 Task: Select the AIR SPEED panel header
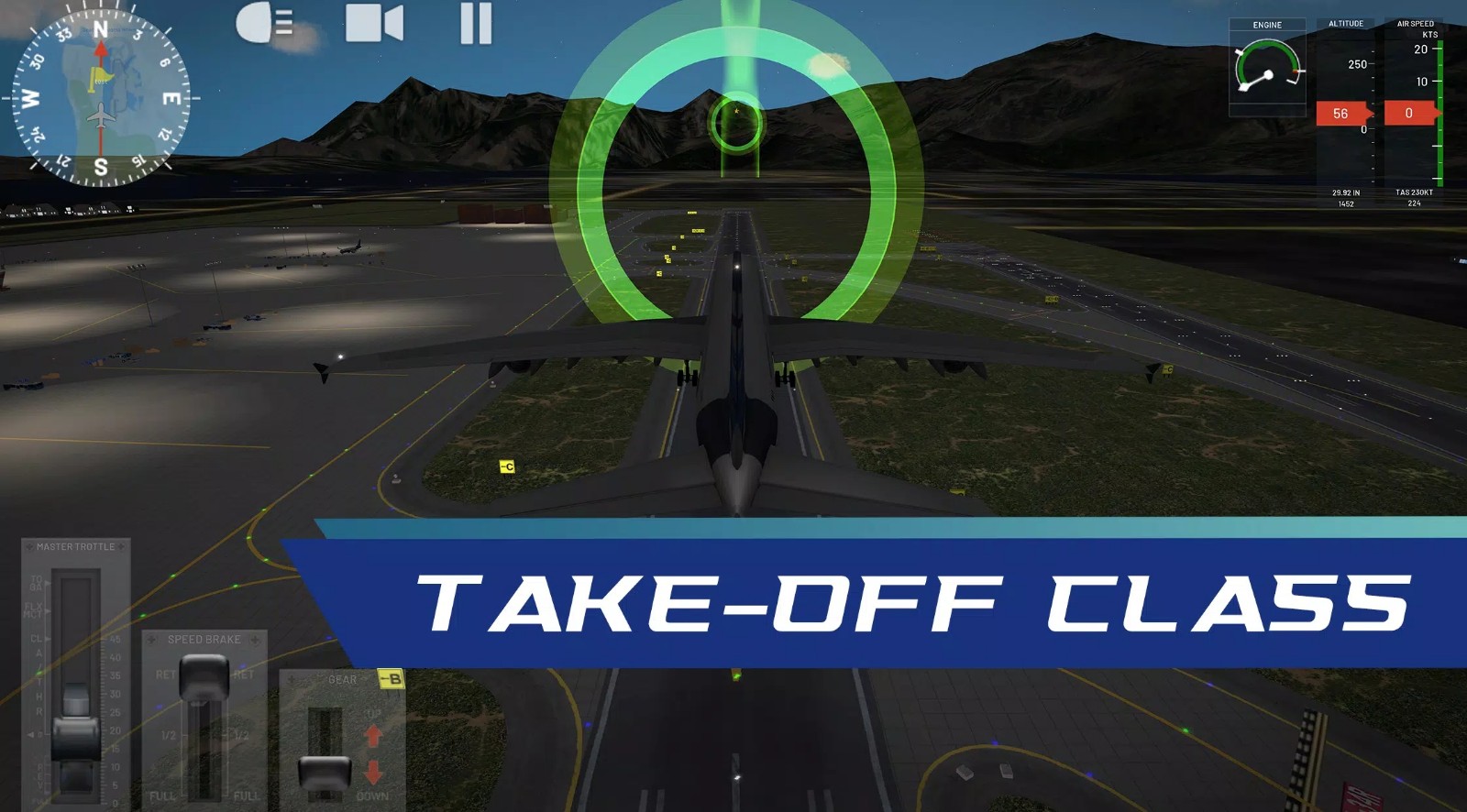pyautogui.click(x=1417, y=21)
